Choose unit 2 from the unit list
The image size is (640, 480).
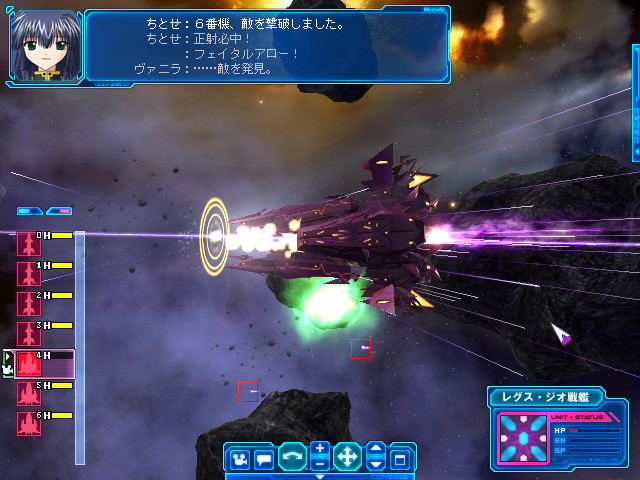[28, 304]
